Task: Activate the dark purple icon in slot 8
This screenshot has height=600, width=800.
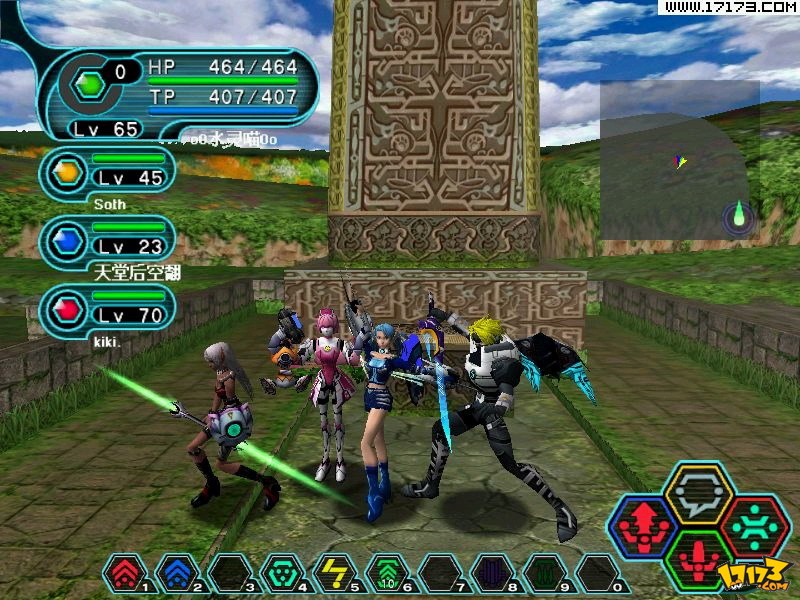Action: (492, 573)
